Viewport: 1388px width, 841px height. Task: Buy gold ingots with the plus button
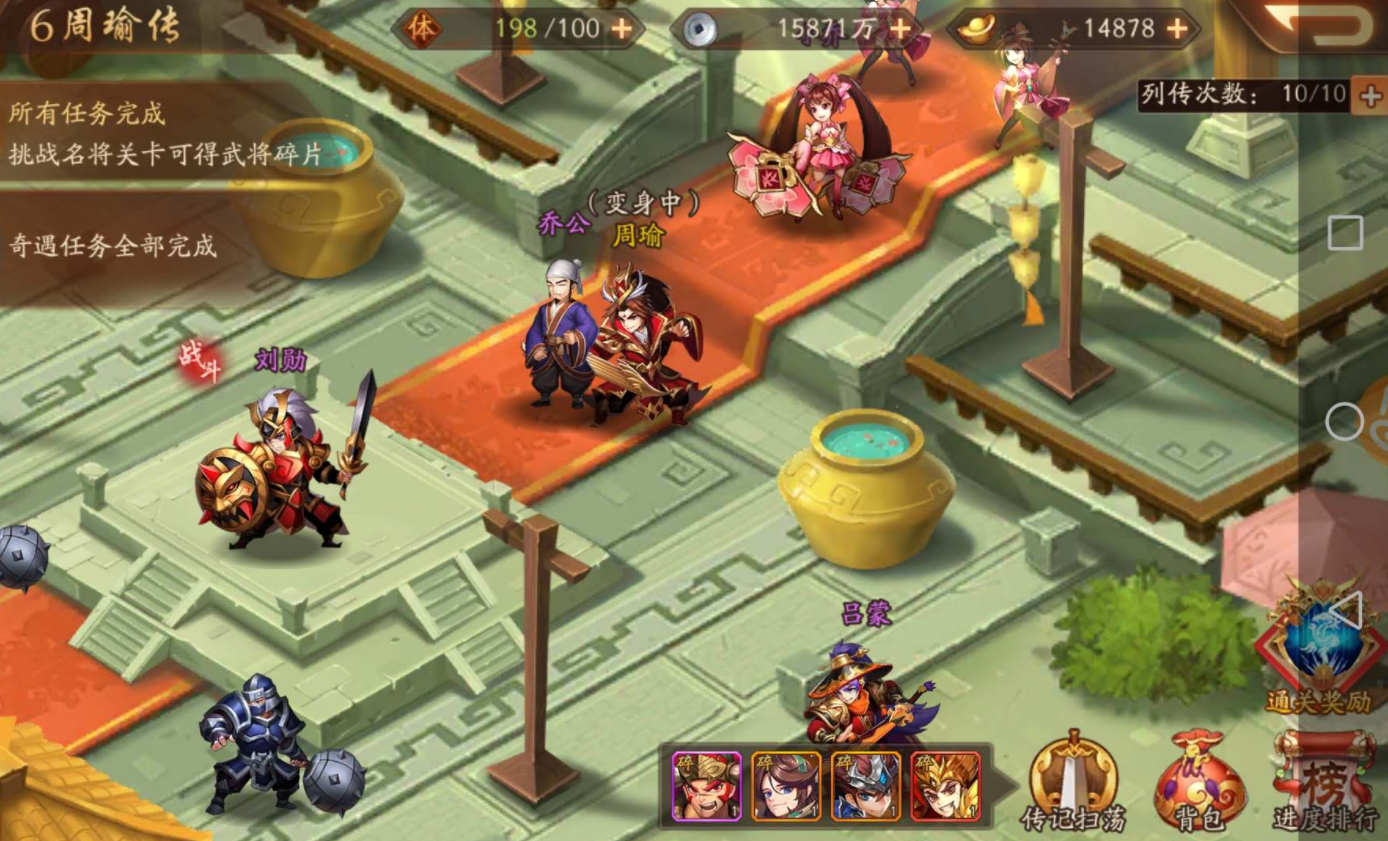1177,29
